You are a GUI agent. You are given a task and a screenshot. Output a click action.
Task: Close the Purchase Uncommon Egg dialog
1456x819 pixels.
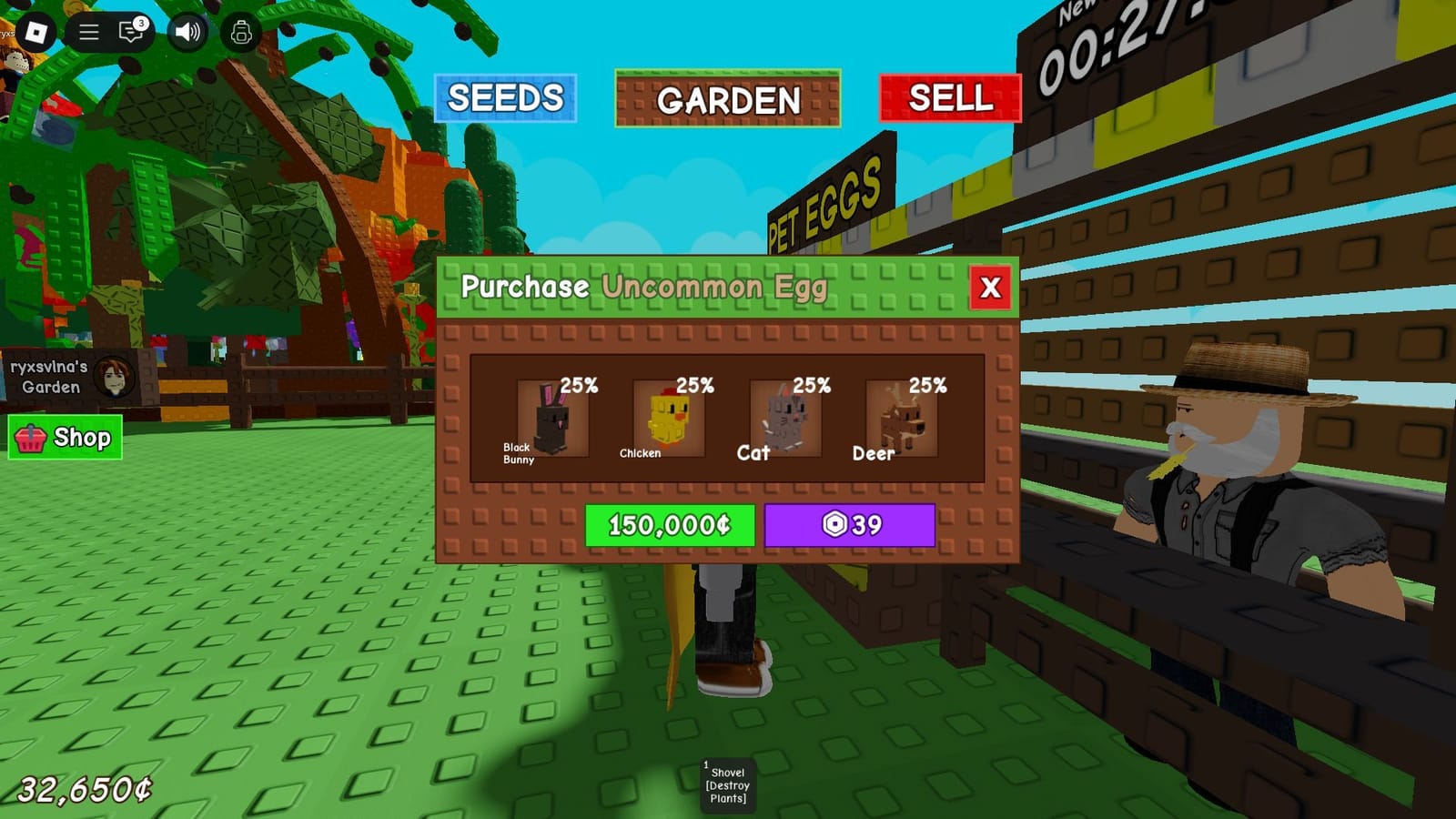pyautogui.click(x=990, y=288)
